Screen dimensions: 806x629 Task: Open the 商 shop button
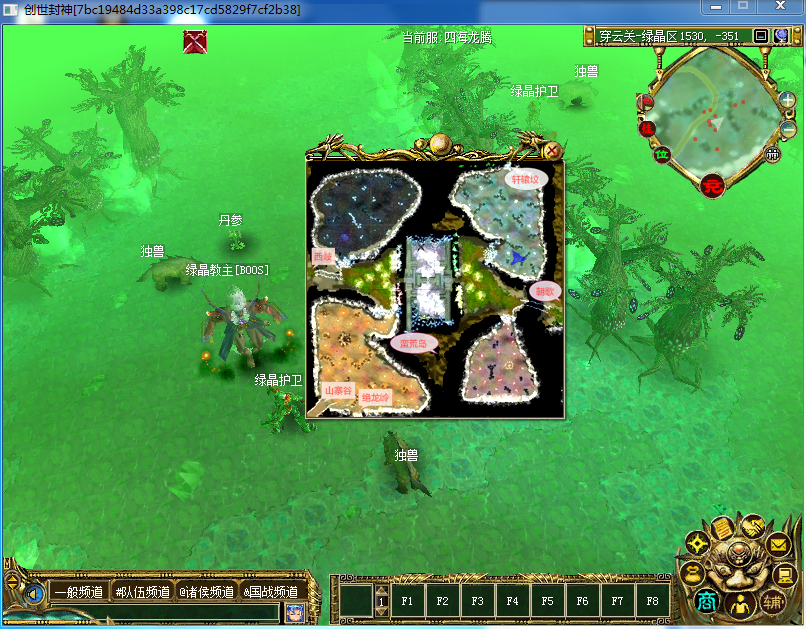[x=707, y=602]
